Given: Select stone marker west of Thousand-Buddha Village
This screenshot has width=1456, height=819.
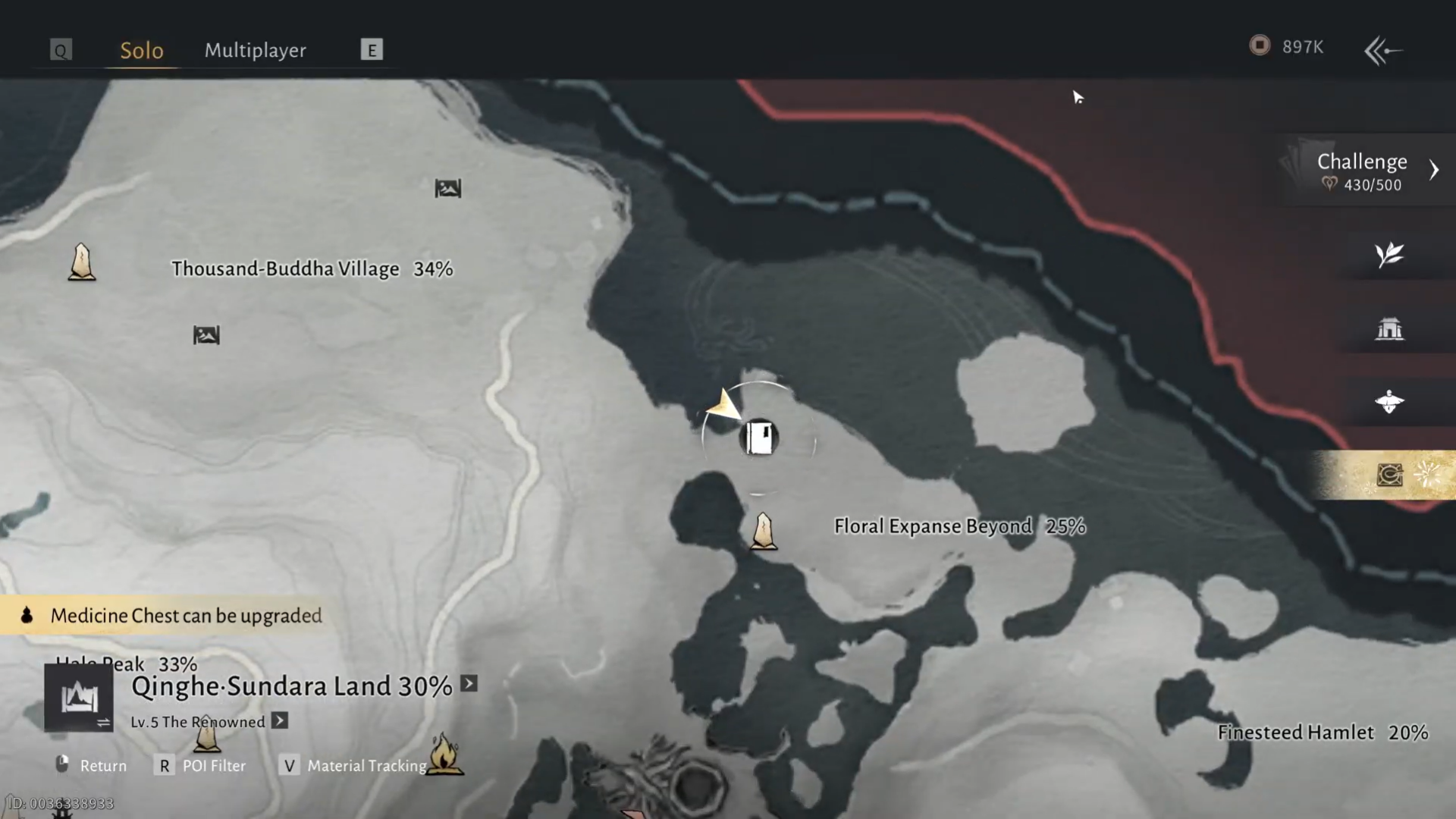Looking at the screenshot, I should [82, 262].
